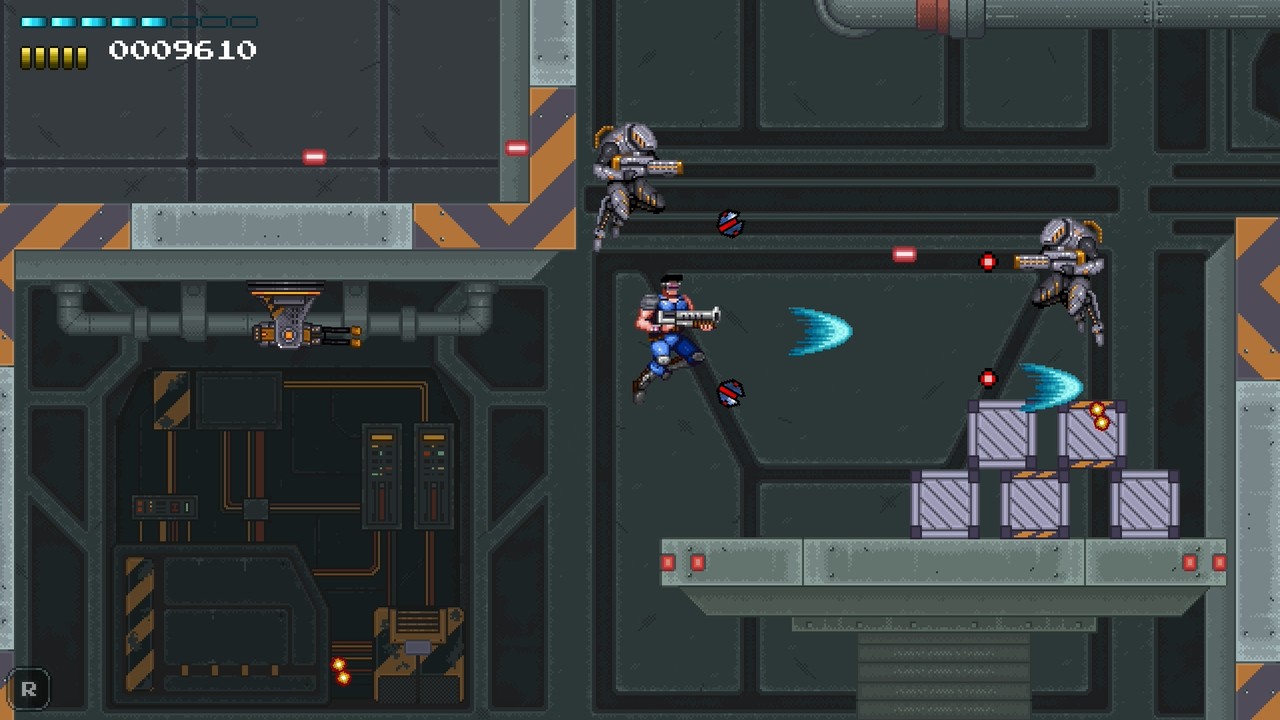The image size is (1280, 720).
Task: Click the last empty health bar segment
Action: coord(242,21)
